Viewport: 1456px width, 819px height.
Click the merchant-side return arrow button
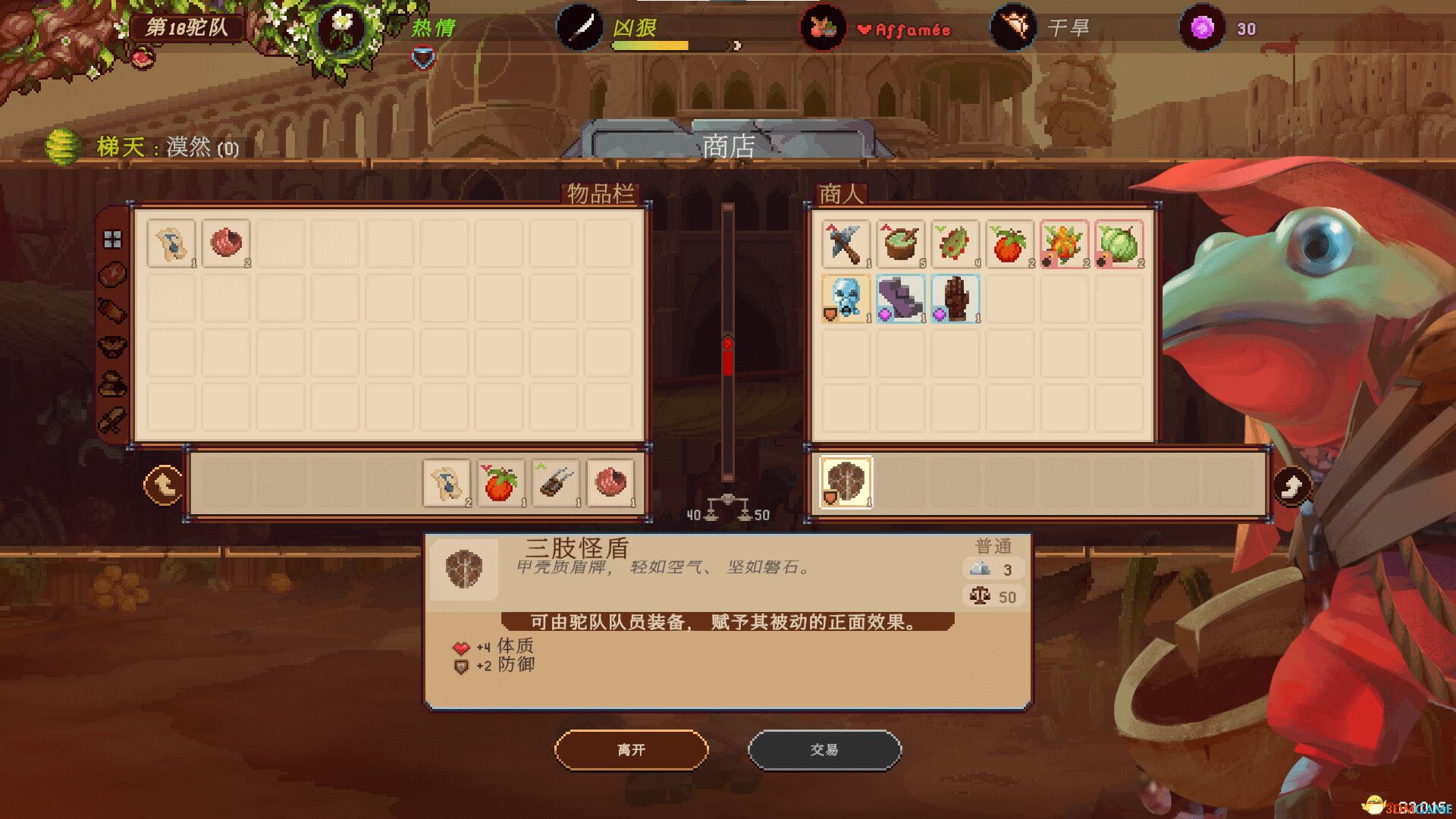point(1291,485)
